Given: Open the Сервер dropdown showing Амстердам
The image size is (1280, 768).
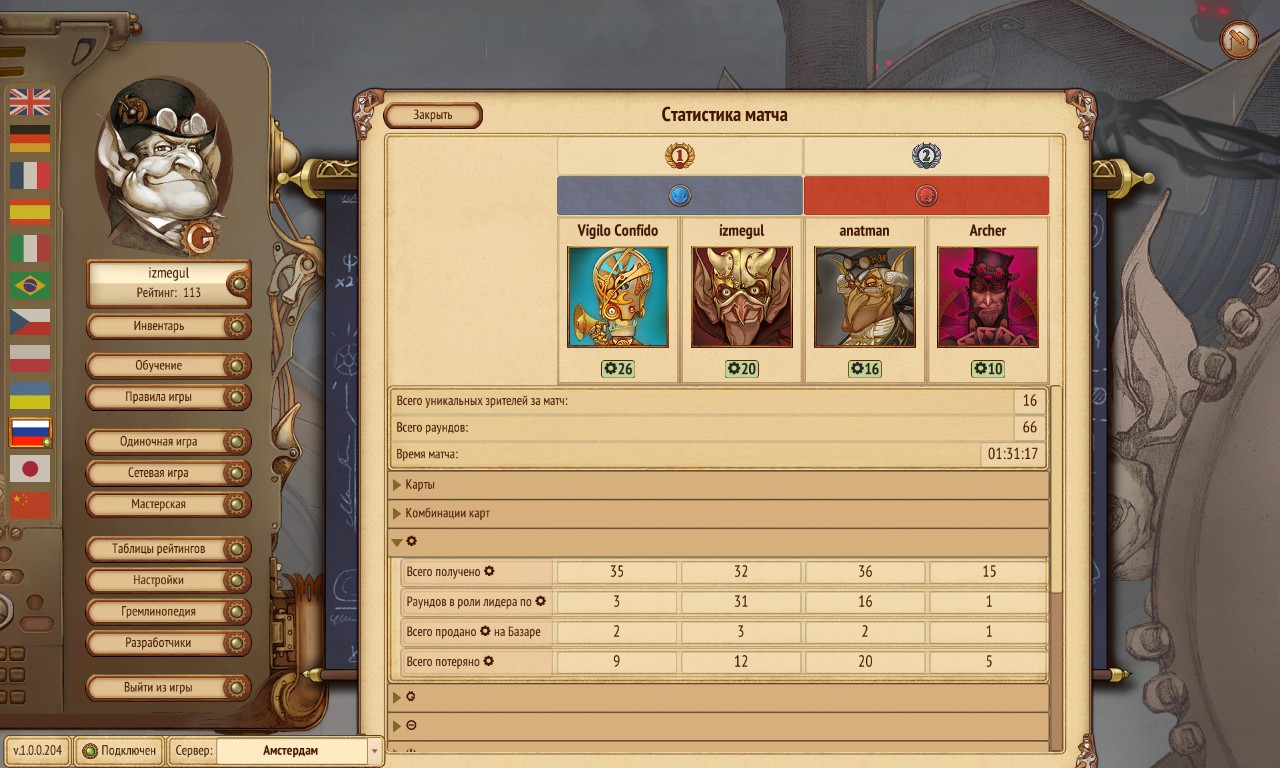Looking at the screenshot, I should pos(296,750).
